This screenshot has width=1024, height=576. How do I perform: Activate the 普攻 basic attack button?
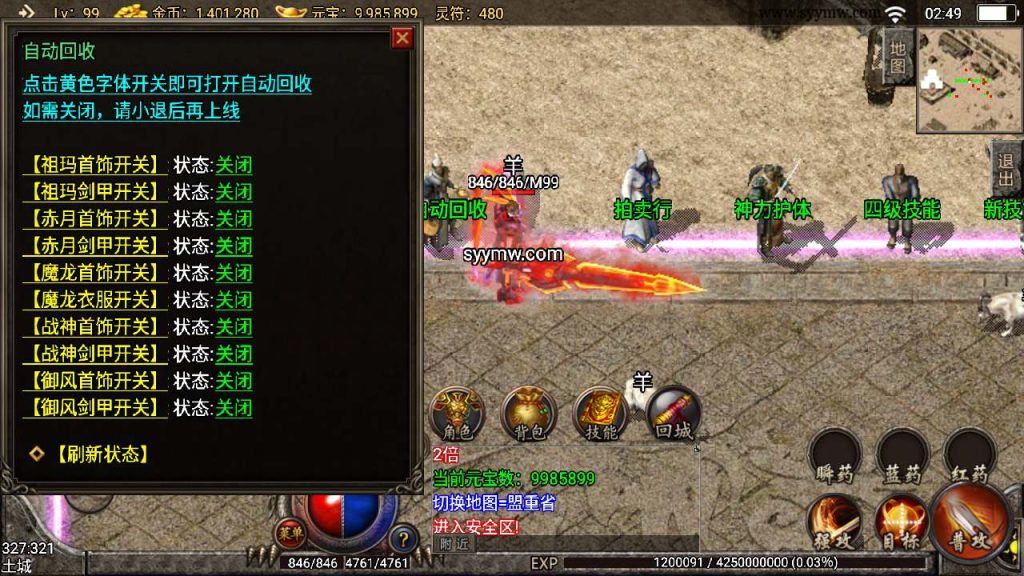click(970, 520)
